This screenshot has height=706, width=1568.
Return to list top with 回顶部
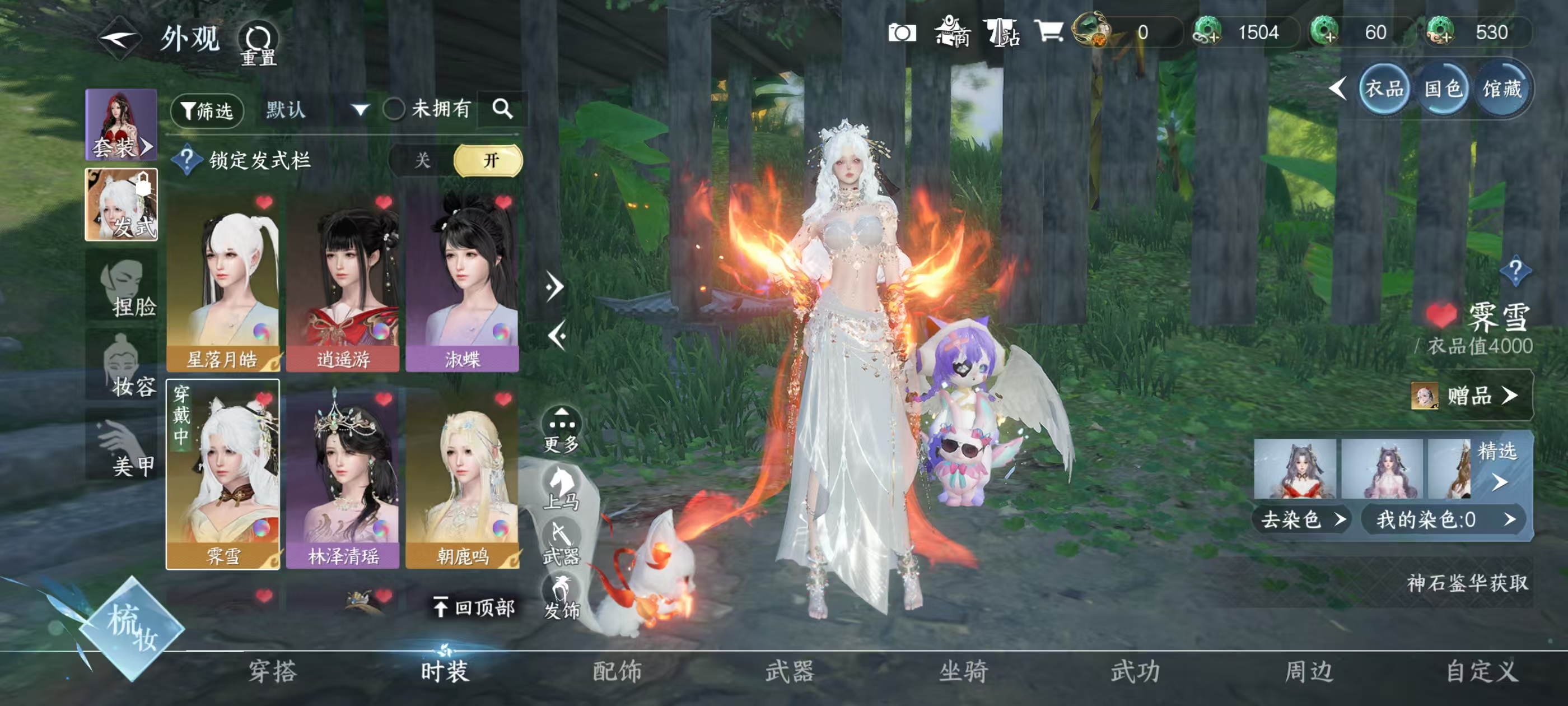tap(475, 607)
